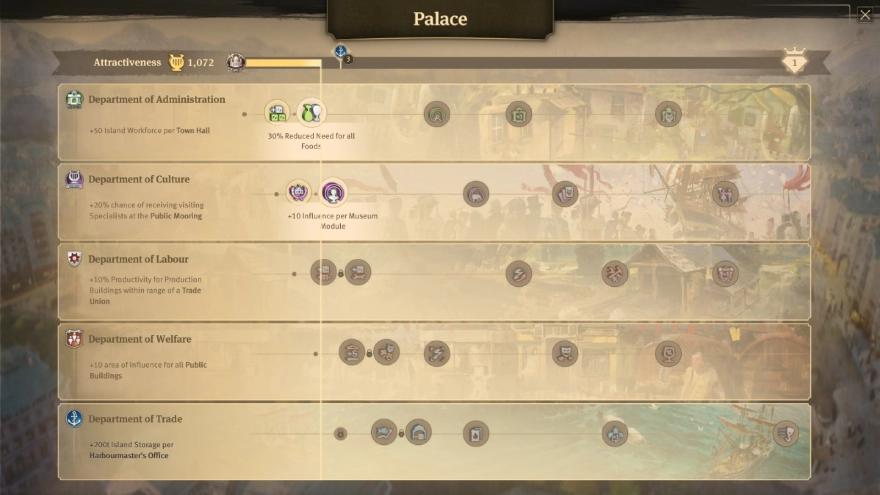The height and width of the screenshot is (495, 880).
Task: Inspect the locked wine glass Welfare policy
Action: 668,353
